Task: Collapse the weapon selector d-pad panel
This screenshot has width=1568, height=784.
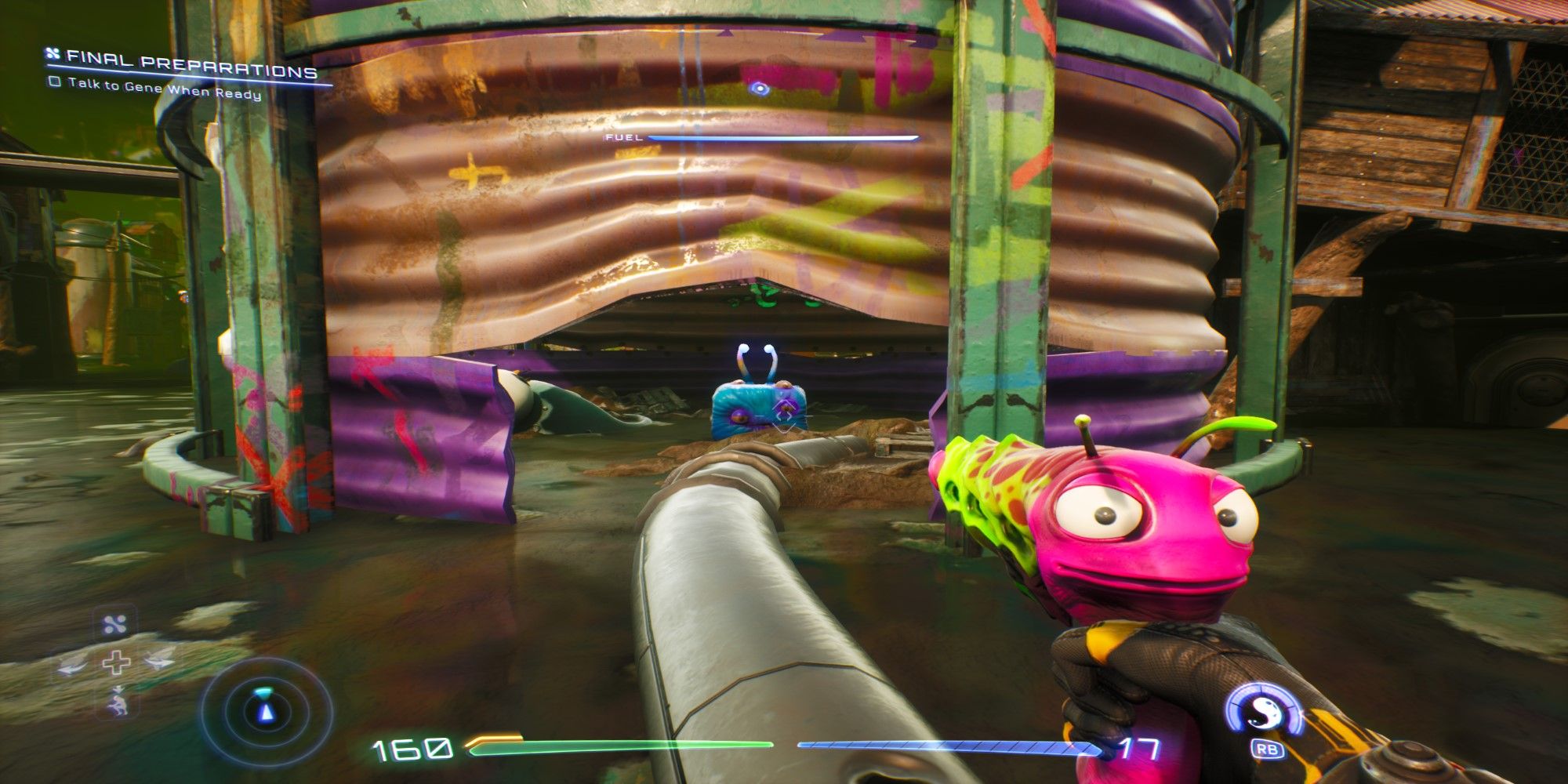Action: click(x=118, y=662)
